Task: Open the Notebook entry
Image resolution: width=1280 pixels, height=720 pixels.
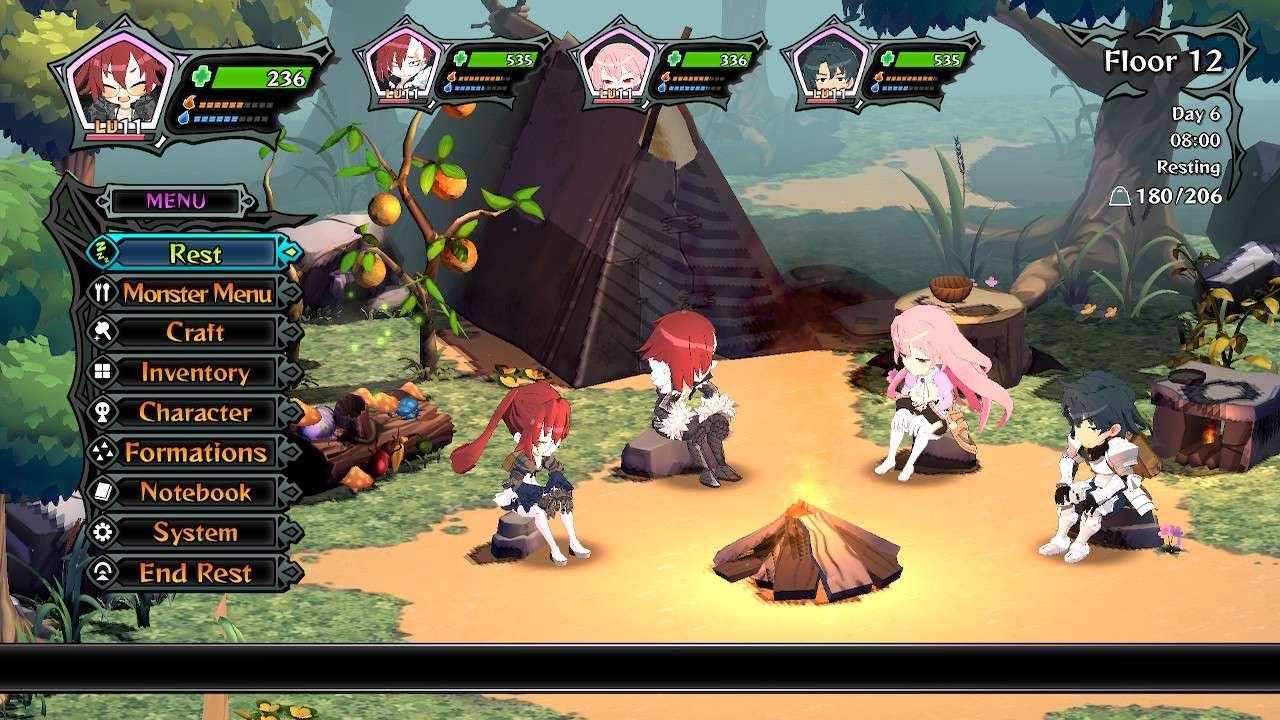Action: (x=195, y=492)
